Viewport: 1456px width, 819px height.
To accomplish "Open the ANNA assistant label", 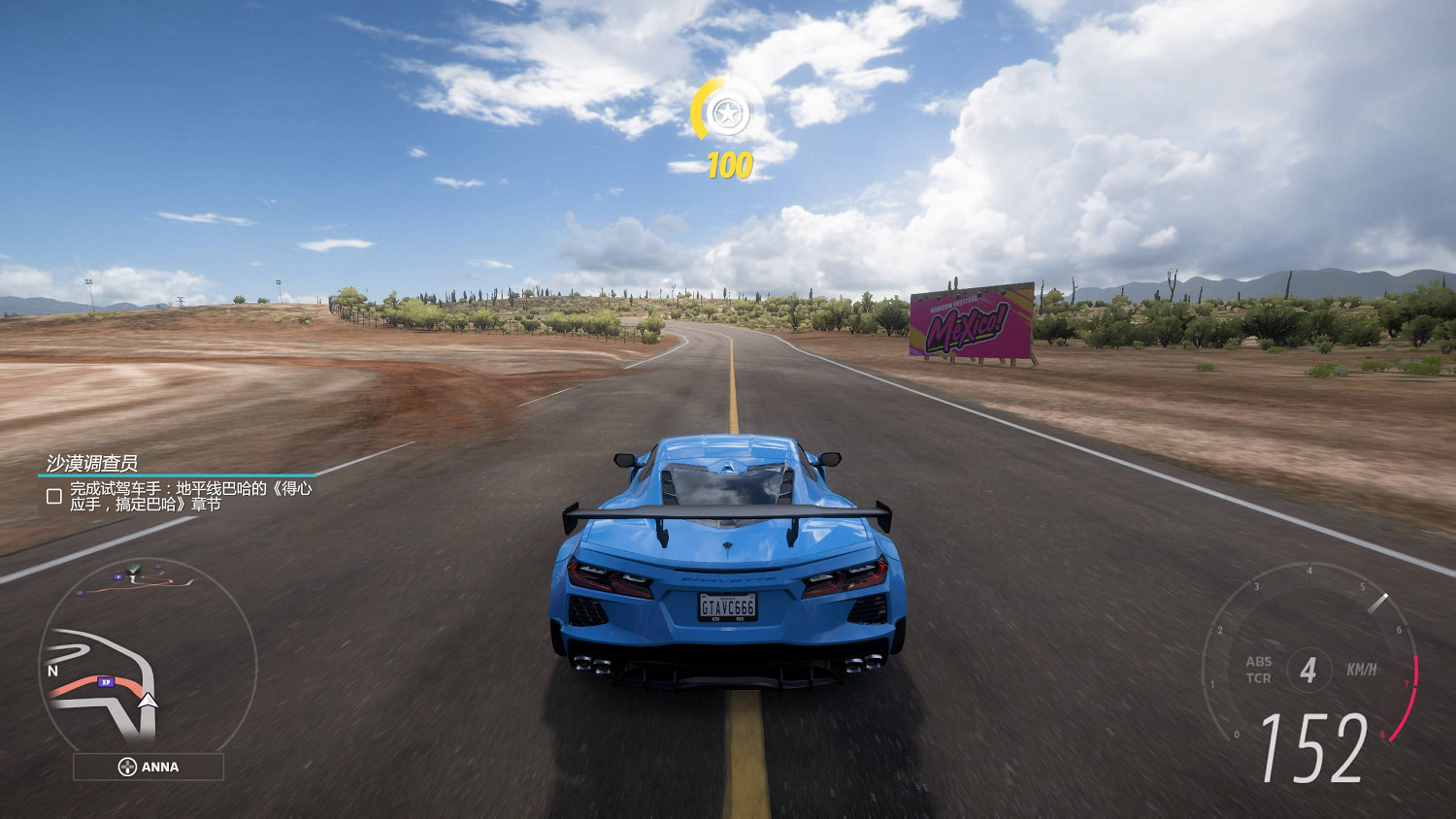I will [x=149, y=767].
